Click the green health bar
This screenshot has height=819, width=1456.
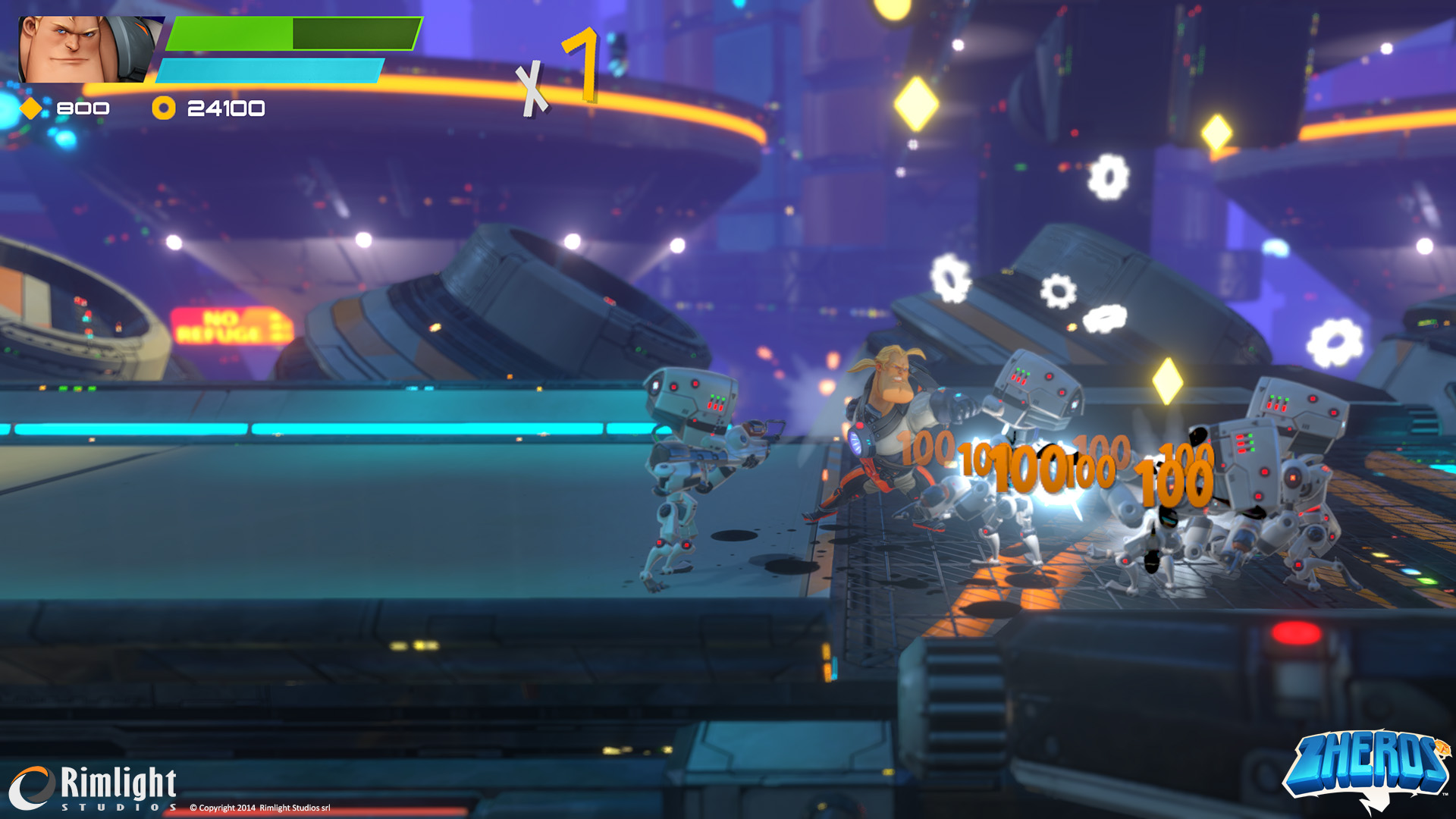[227, 34]
